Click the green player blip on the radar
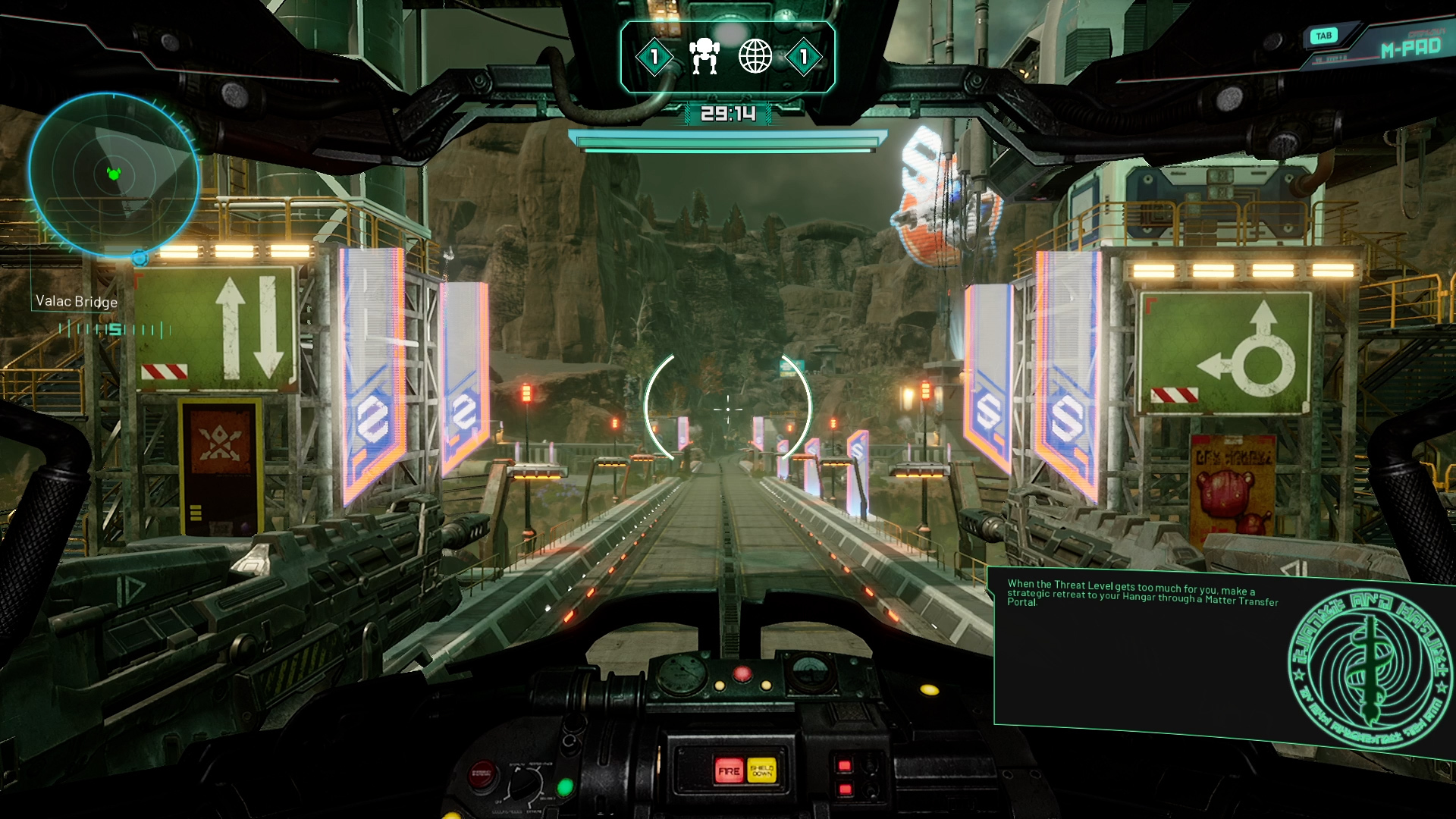This screenshot has height=819, width=1456. (114, 173)
